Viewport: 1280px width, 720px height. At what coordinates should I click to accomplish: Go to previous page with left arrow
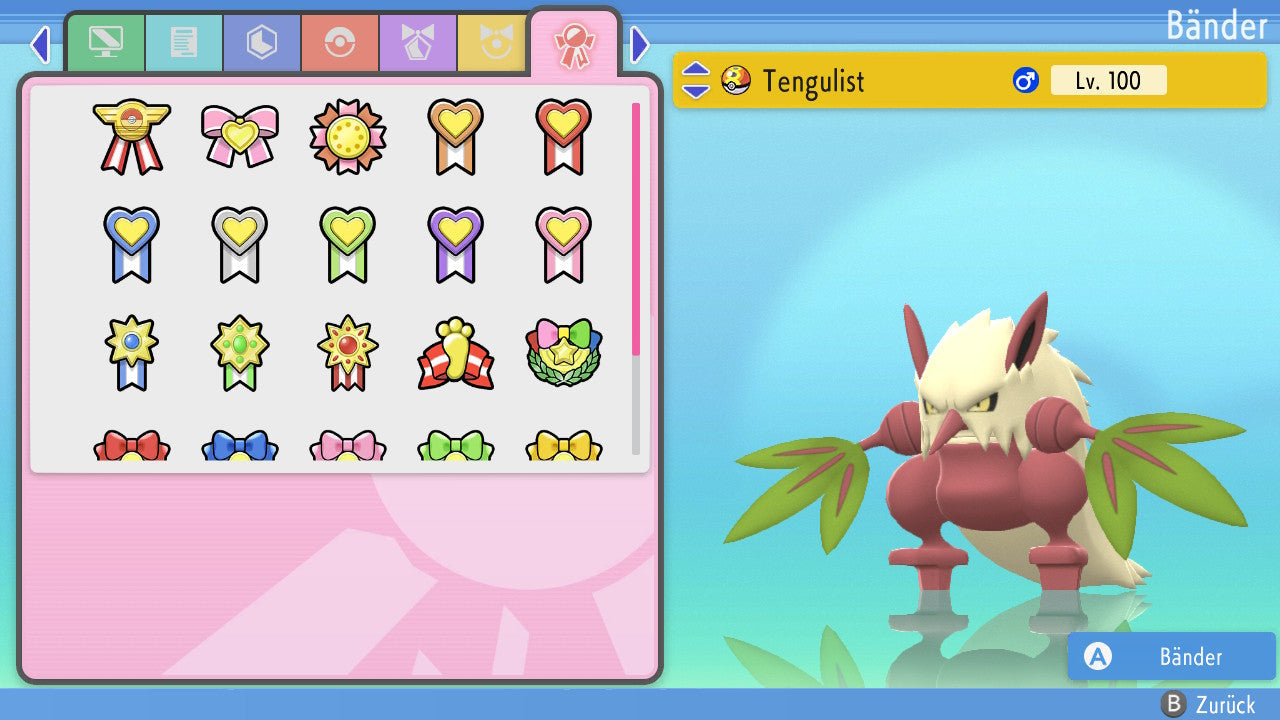[40, 44]
